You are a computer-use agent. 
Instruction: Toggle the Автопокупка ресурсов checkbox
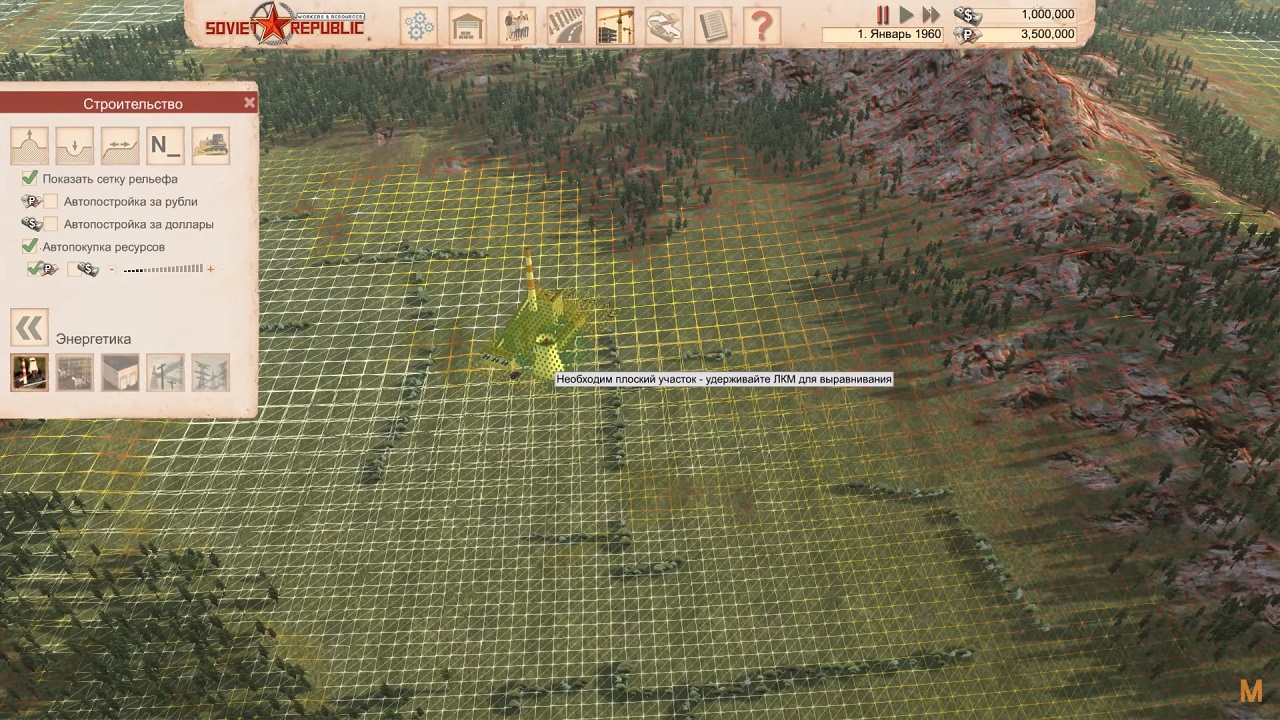coord(30,246)
